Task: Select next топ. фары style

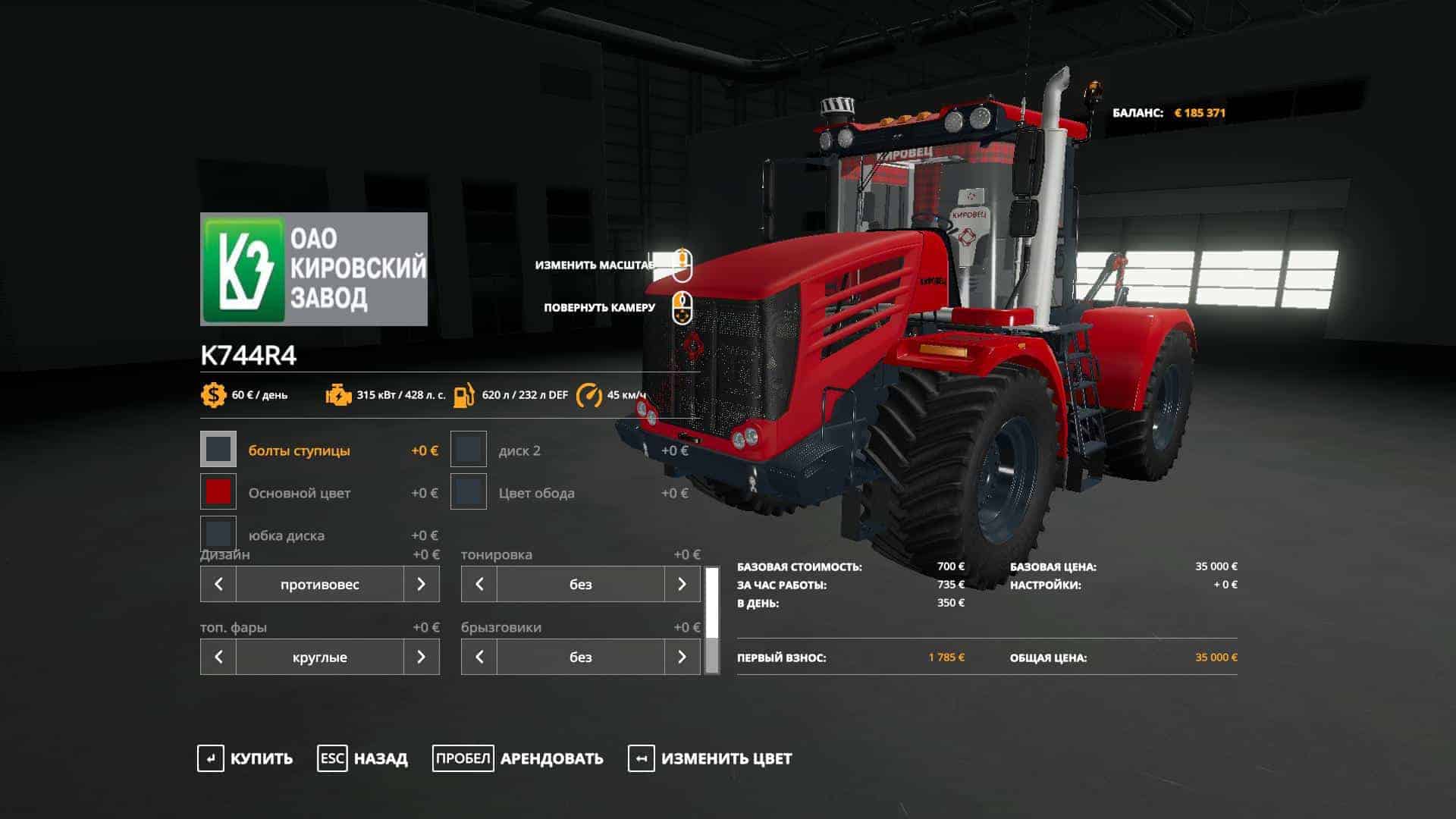Action: tap(421, 657)
